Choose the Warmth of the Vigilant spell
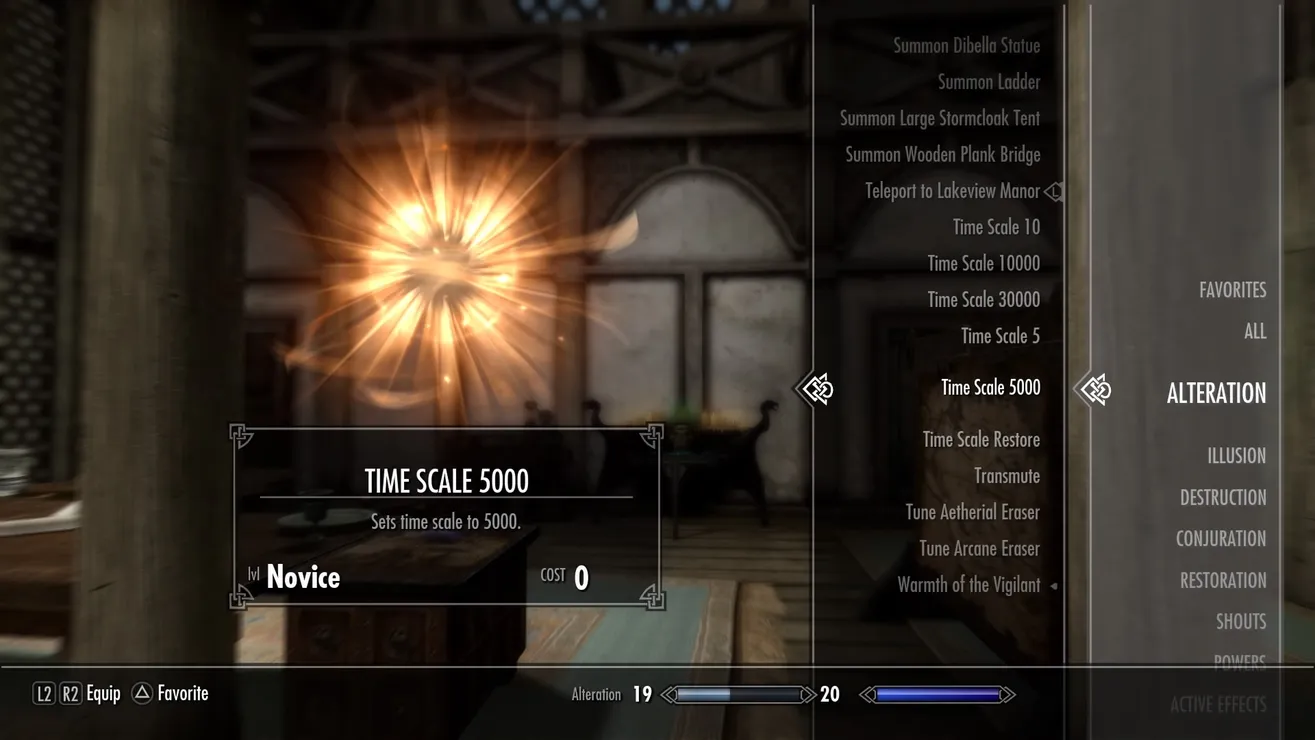 coord(968,585)
